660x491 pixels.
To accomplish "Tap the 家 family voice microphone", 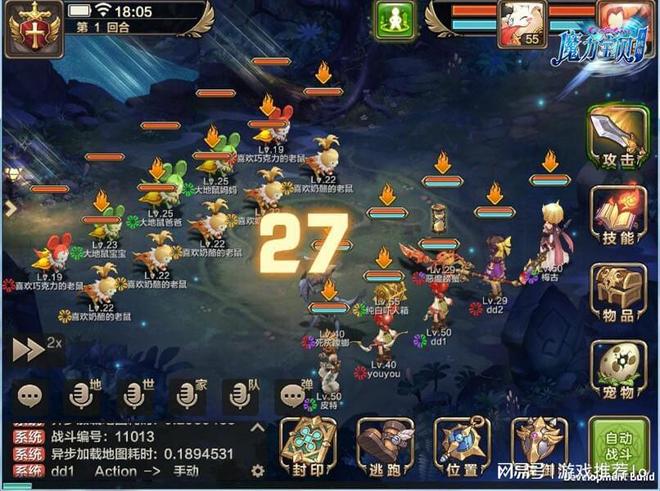I will [186, 394].
